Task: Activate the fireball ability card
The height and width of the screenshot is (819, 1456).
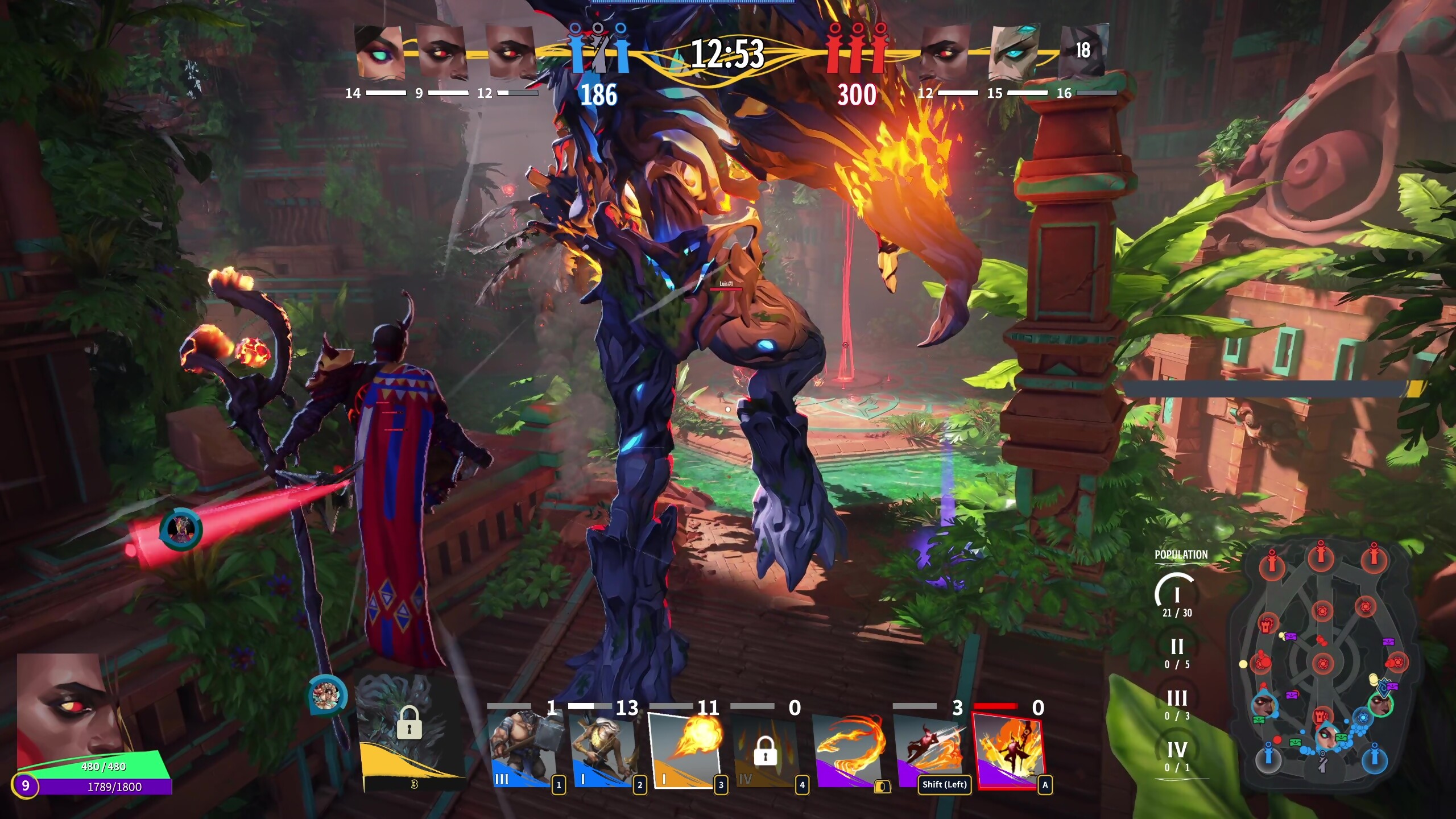Action: pyautogui.click(x=686, y=750)
